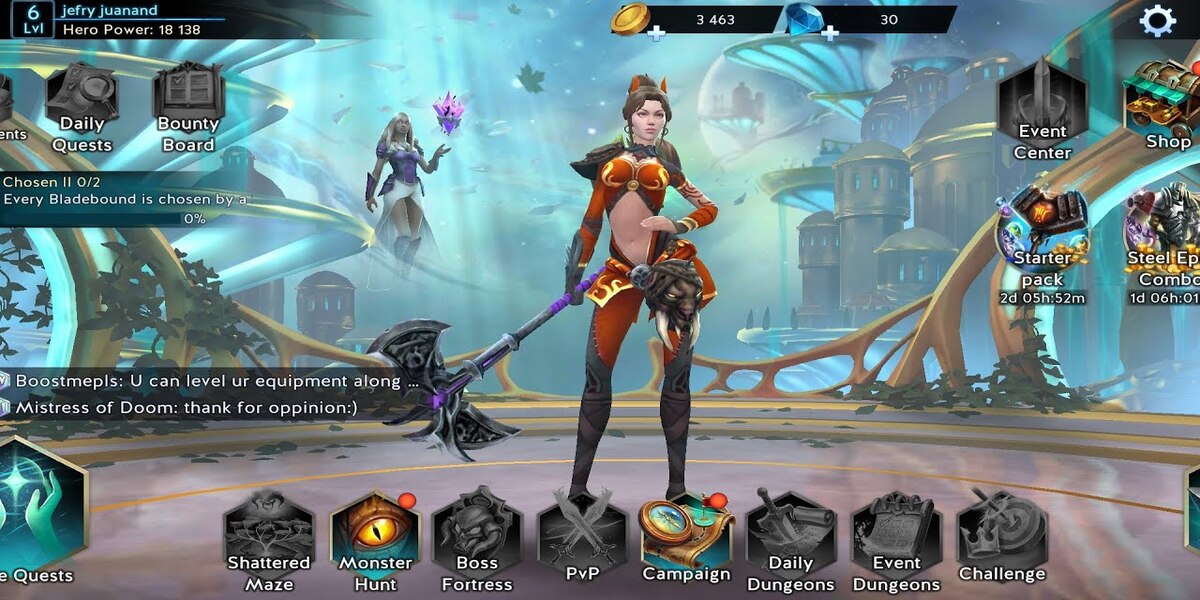Open the settings gear menu

[x=1157, y=20]
